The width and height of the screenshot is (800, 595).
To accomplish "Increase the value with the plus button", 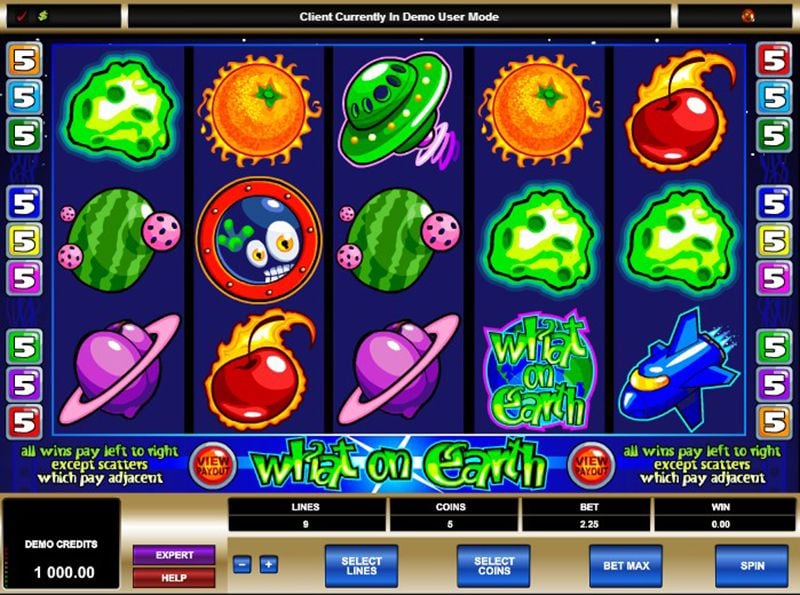I will pyautogui.click(x=268, y=564).
